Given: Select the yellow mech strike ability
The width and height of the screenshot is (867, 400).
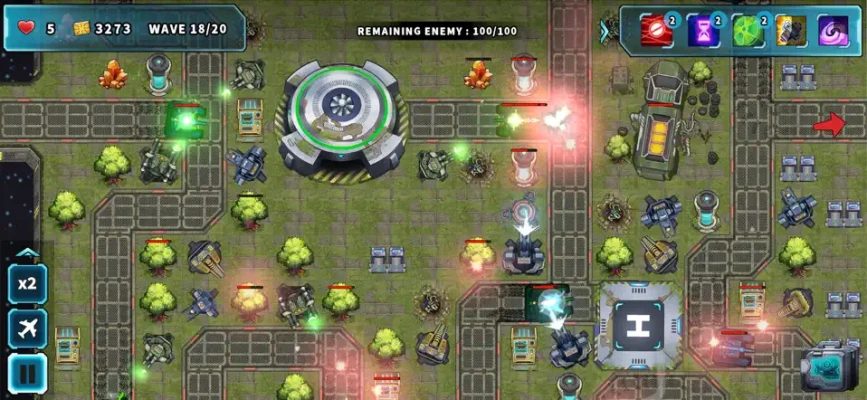Looking at the screenshot, I should click(x=790, y=30).
